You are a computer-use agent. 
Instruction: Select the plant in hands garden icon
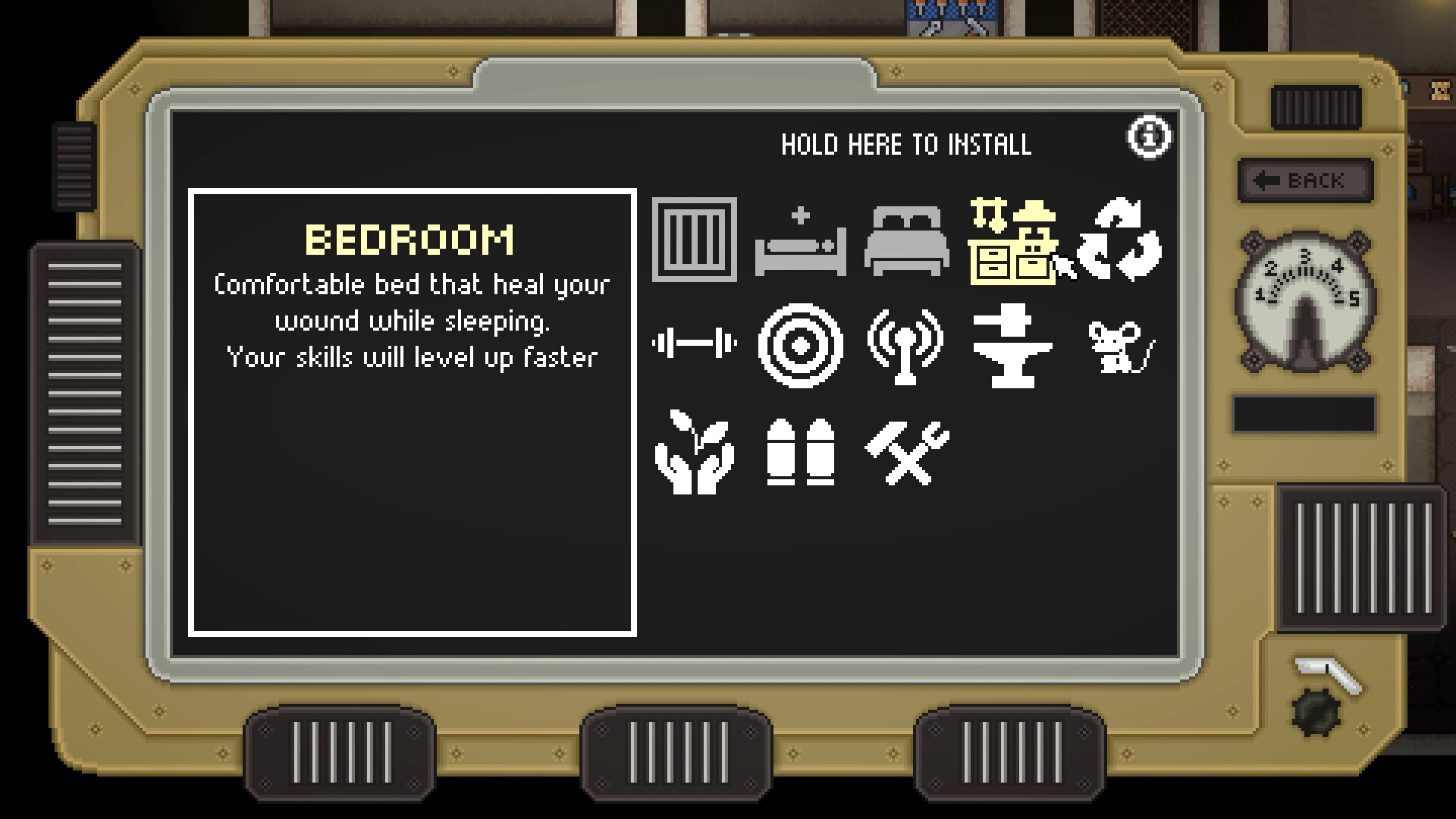point(694,452)
